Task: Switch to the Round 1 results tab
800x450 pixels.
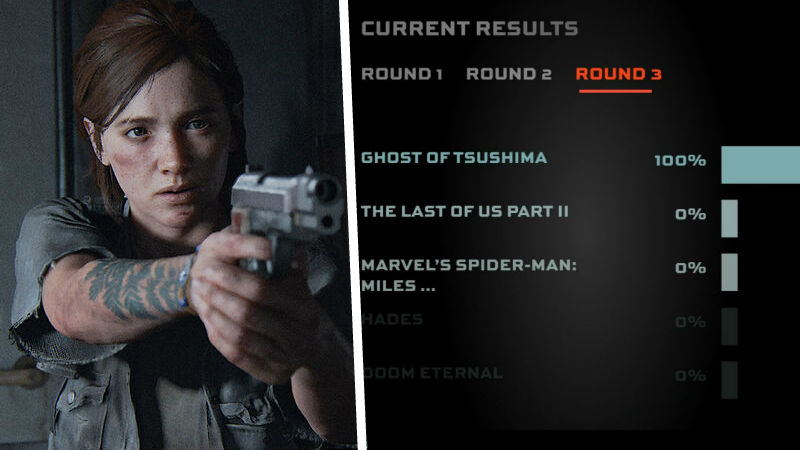Action: 402,74
